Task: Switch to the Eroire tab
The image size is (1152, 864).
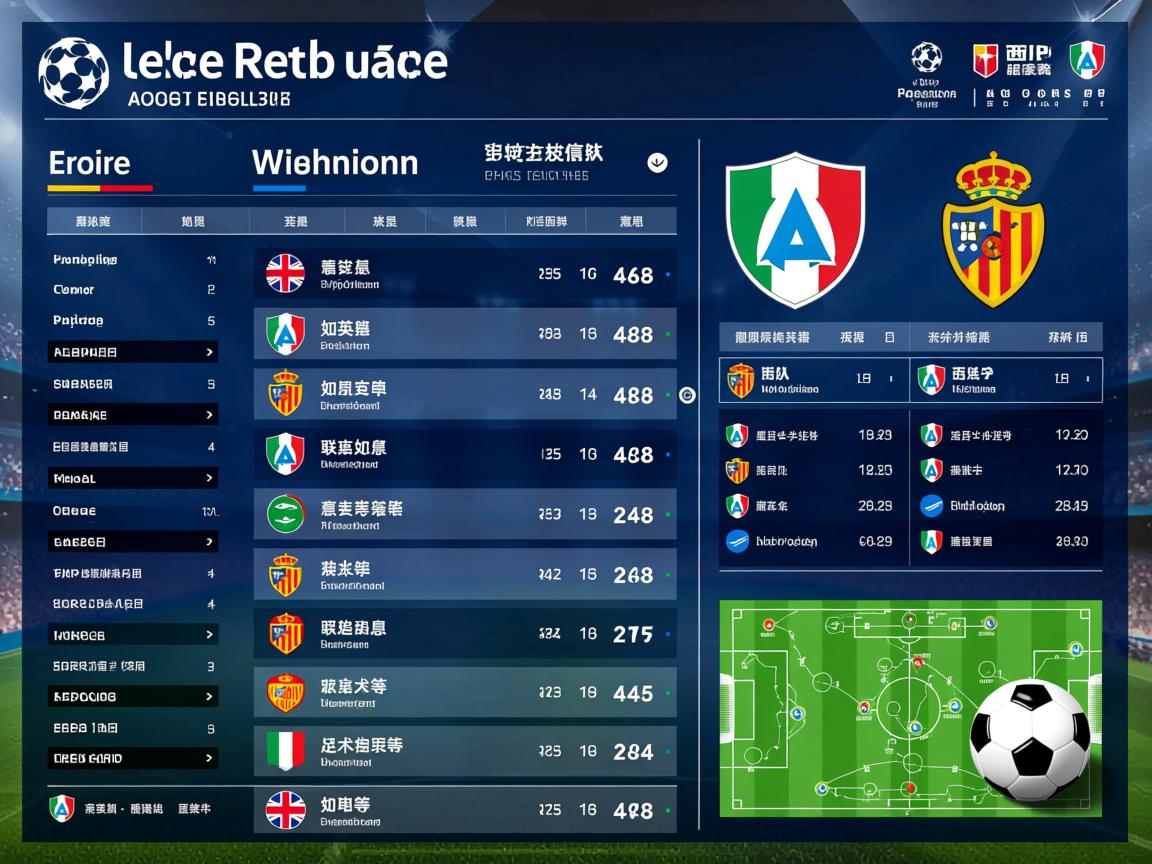Action: pyautogui.click(x=89, y=163)
